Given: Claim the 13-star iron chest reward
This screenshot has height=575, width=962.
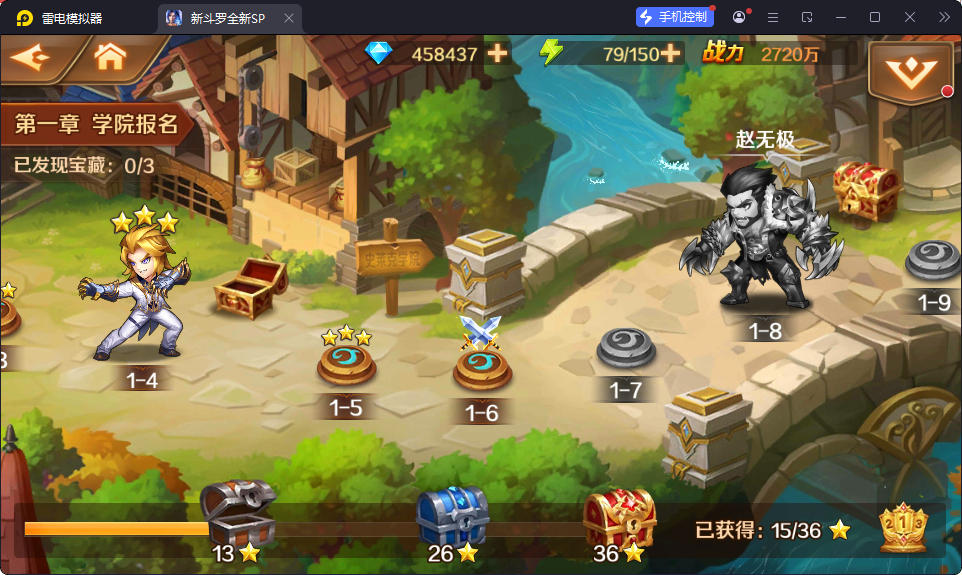Looking at the screenshot, I should point(237,515).
